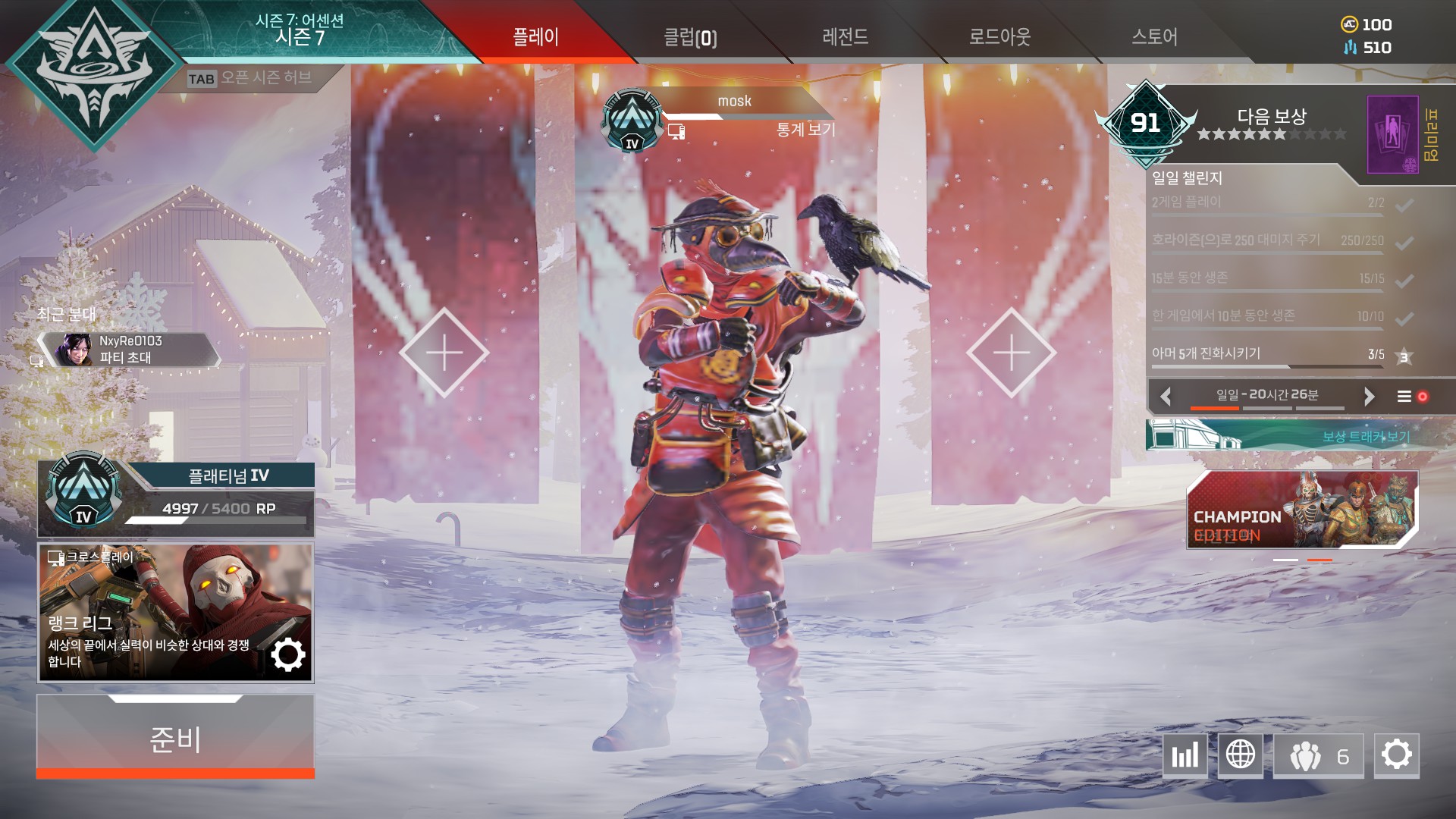This screenshot has height=819, width=1456.
Task: Switch to the 플레이 tab
Action: point(535,36)
